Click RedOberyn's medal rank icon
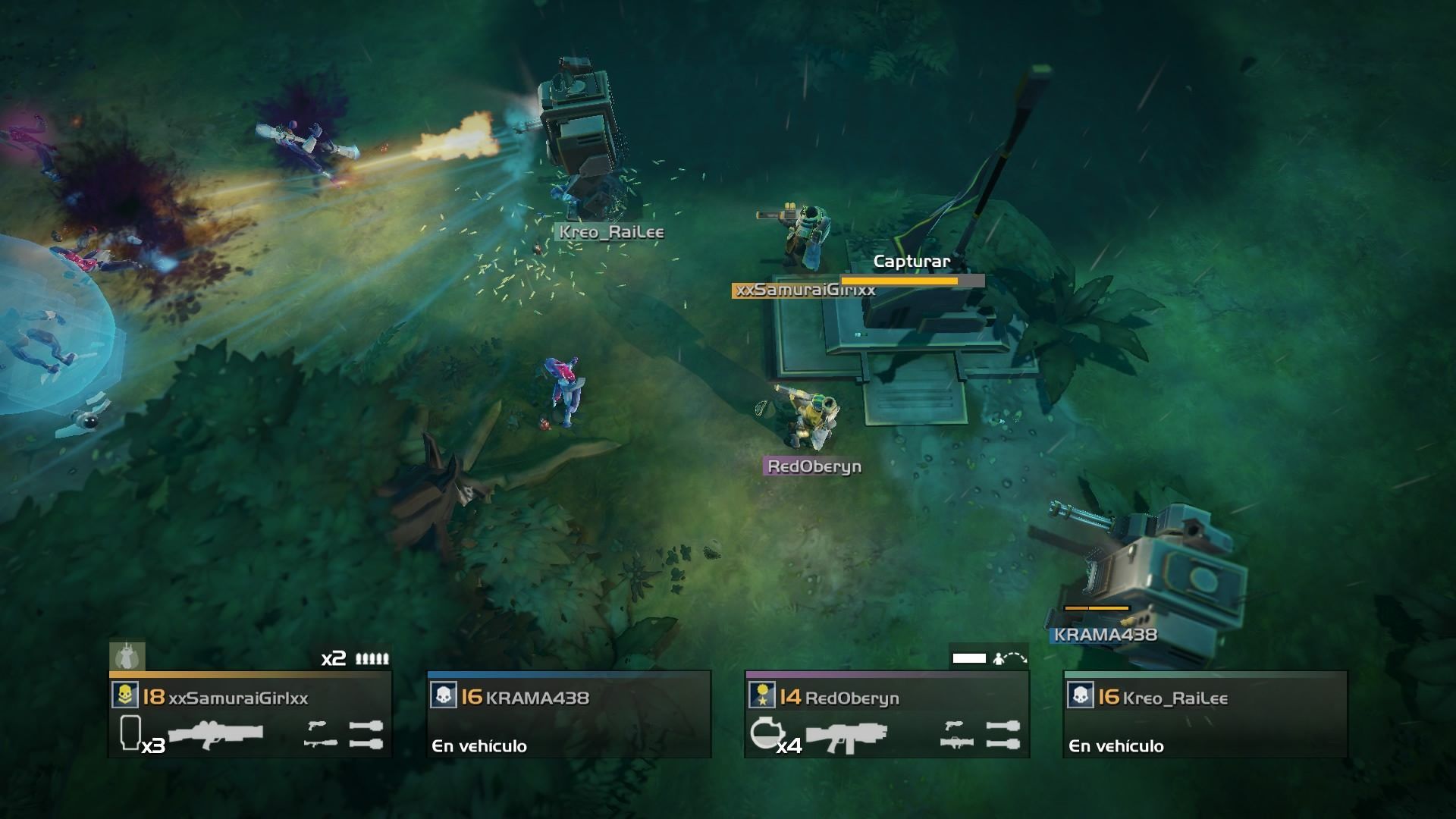This screenshot has height=819, width=1456. [762, 695]
